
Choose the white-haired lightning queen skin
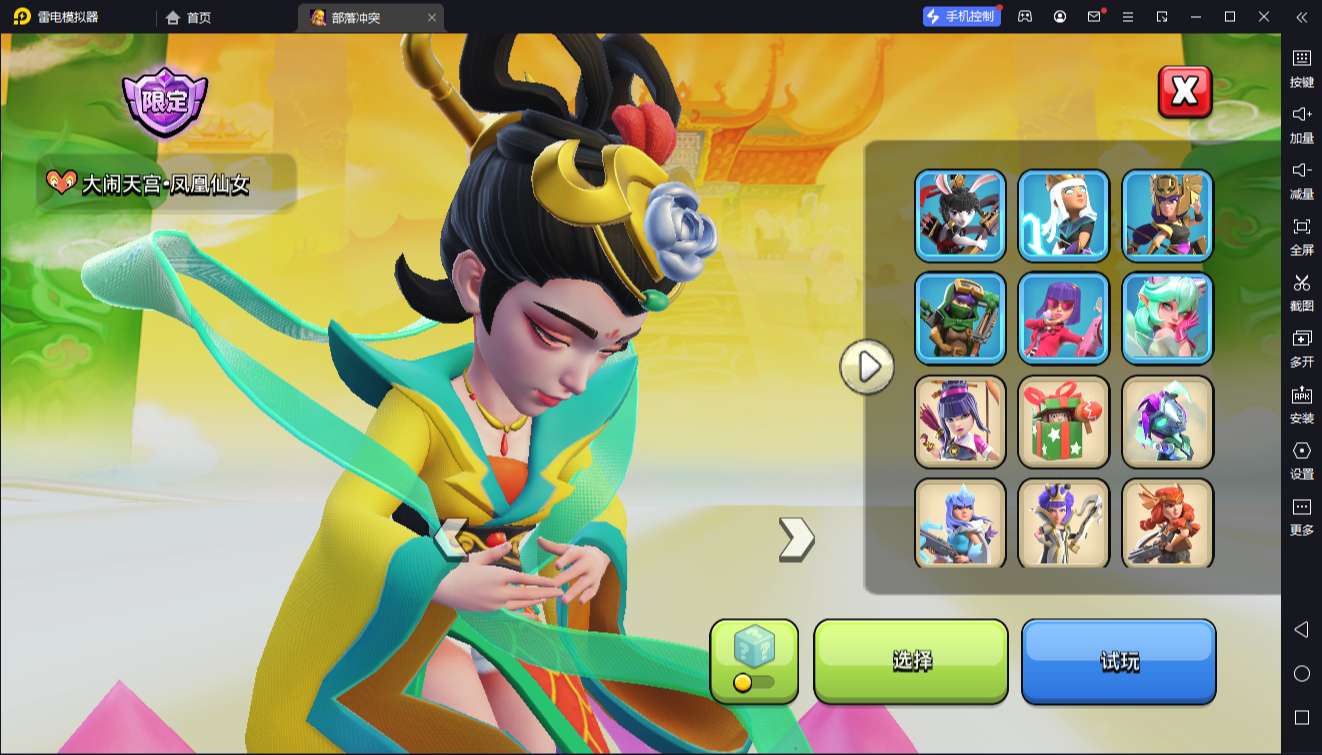(1064, 215)
